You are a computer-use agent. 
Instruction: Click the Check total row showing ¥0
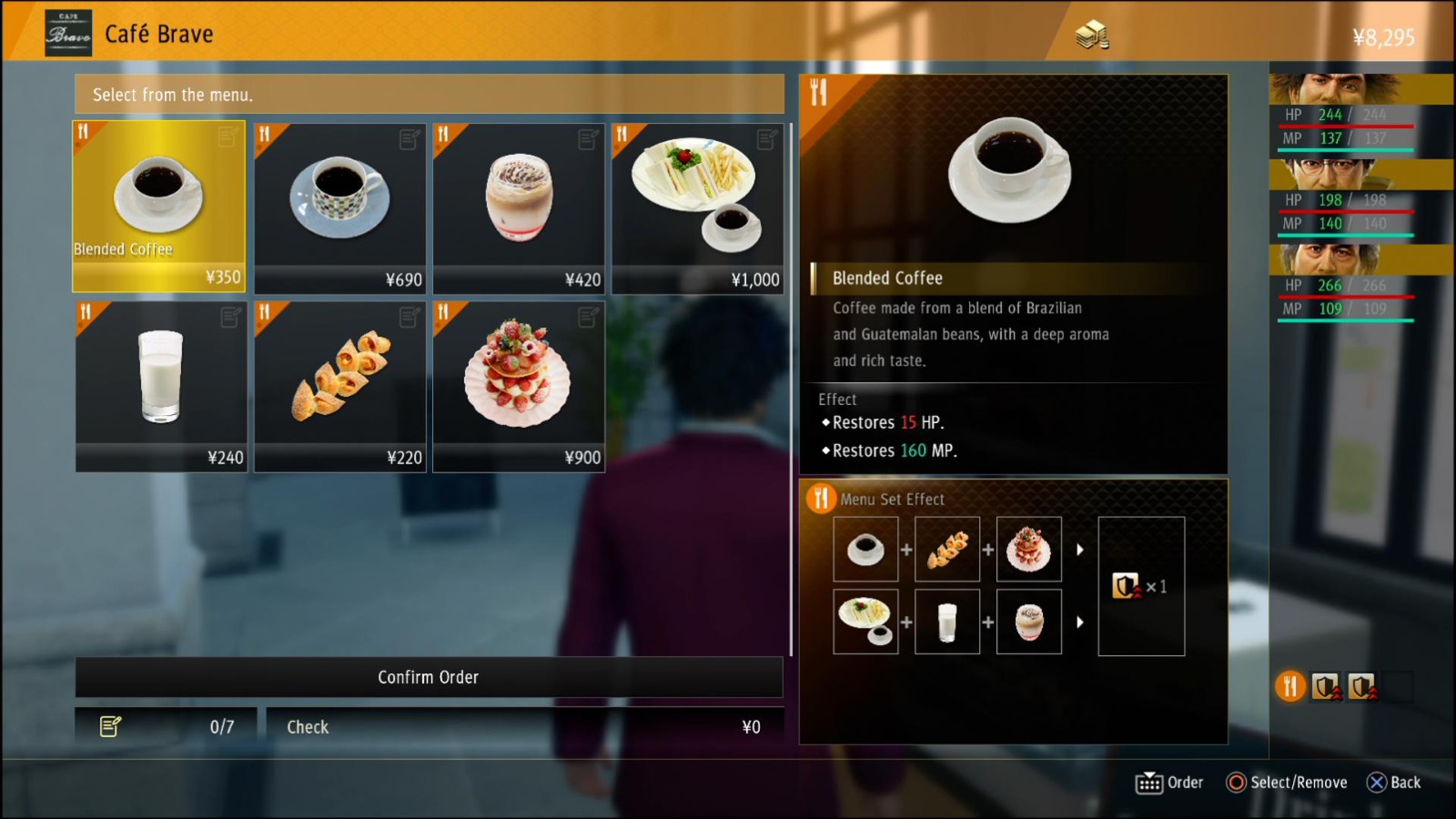click(523, 726)
